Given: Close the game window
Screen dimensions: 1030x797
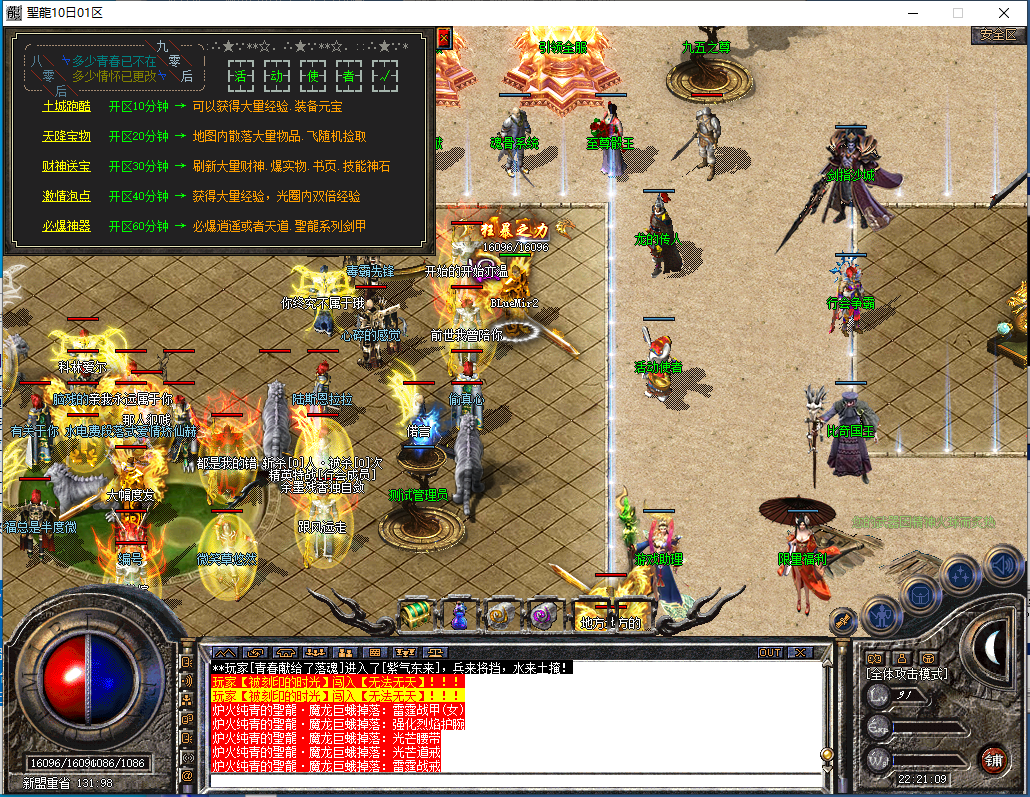Looking at the screenshot, I should [1003, 13].
